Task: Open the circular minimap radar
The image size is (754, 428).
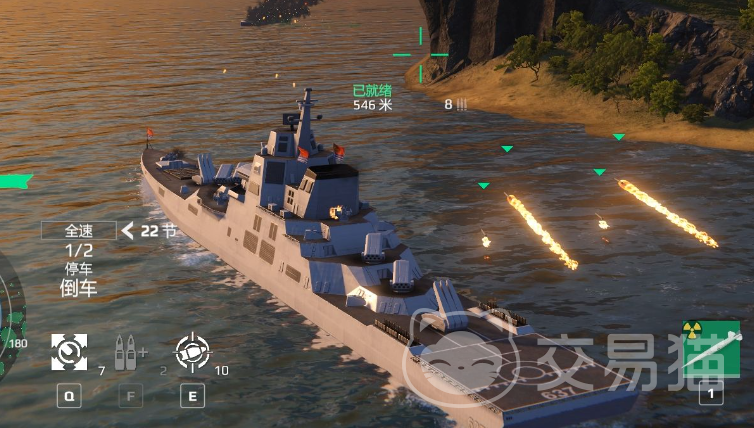Action: point(8,320)
